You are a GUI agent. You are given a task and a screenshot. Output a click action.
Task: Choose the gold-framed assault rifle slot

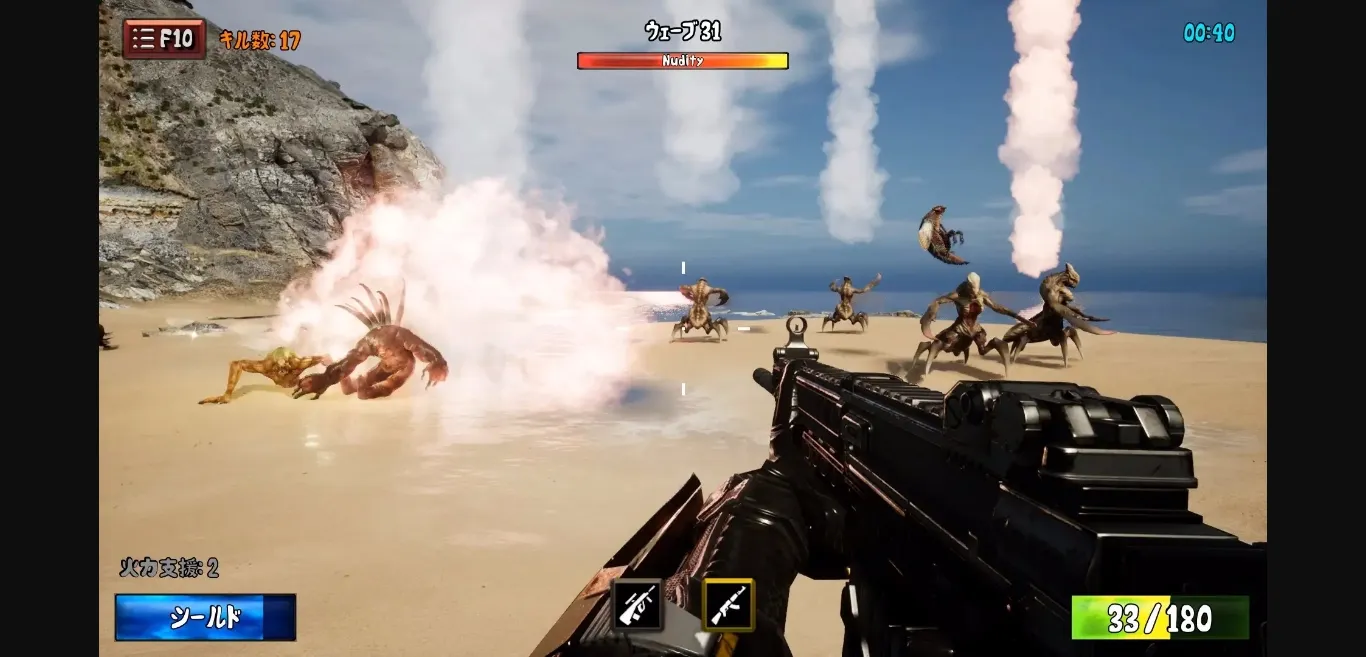click(728, 605)
